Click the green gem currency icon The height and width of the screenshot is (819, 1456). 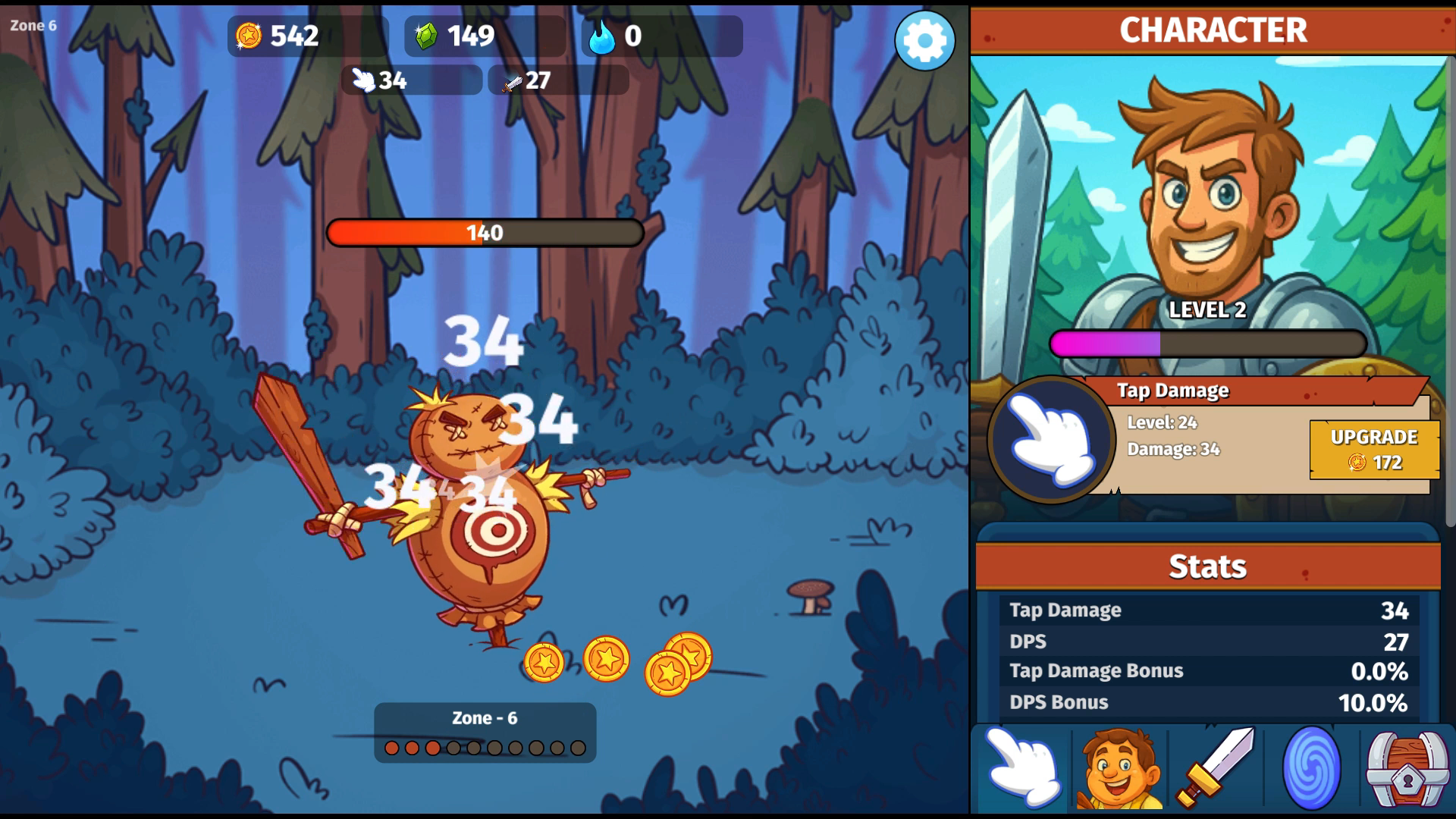[427, 35]
